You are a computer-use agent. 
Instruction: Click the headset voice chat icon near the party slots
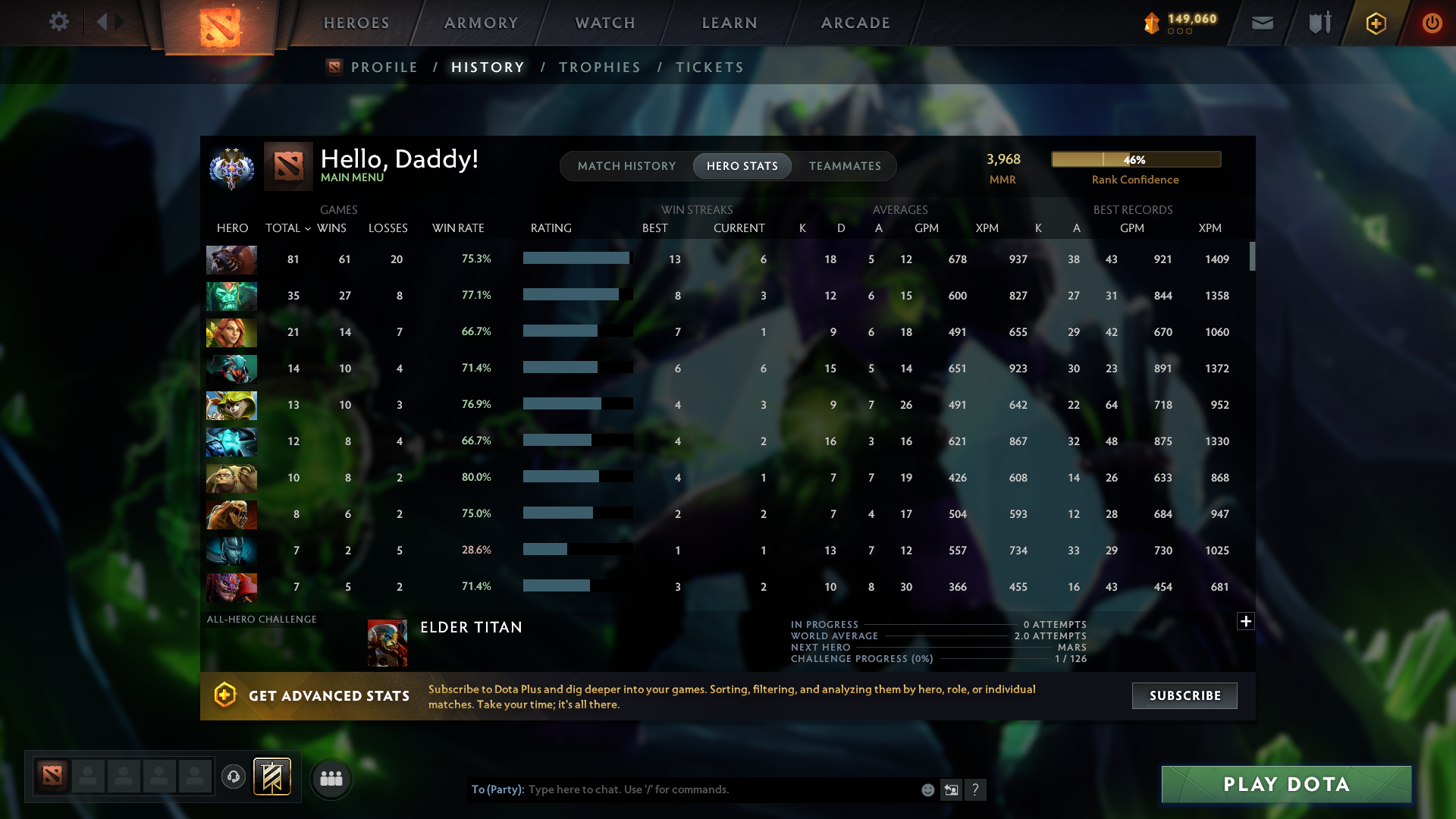(234, 777)
